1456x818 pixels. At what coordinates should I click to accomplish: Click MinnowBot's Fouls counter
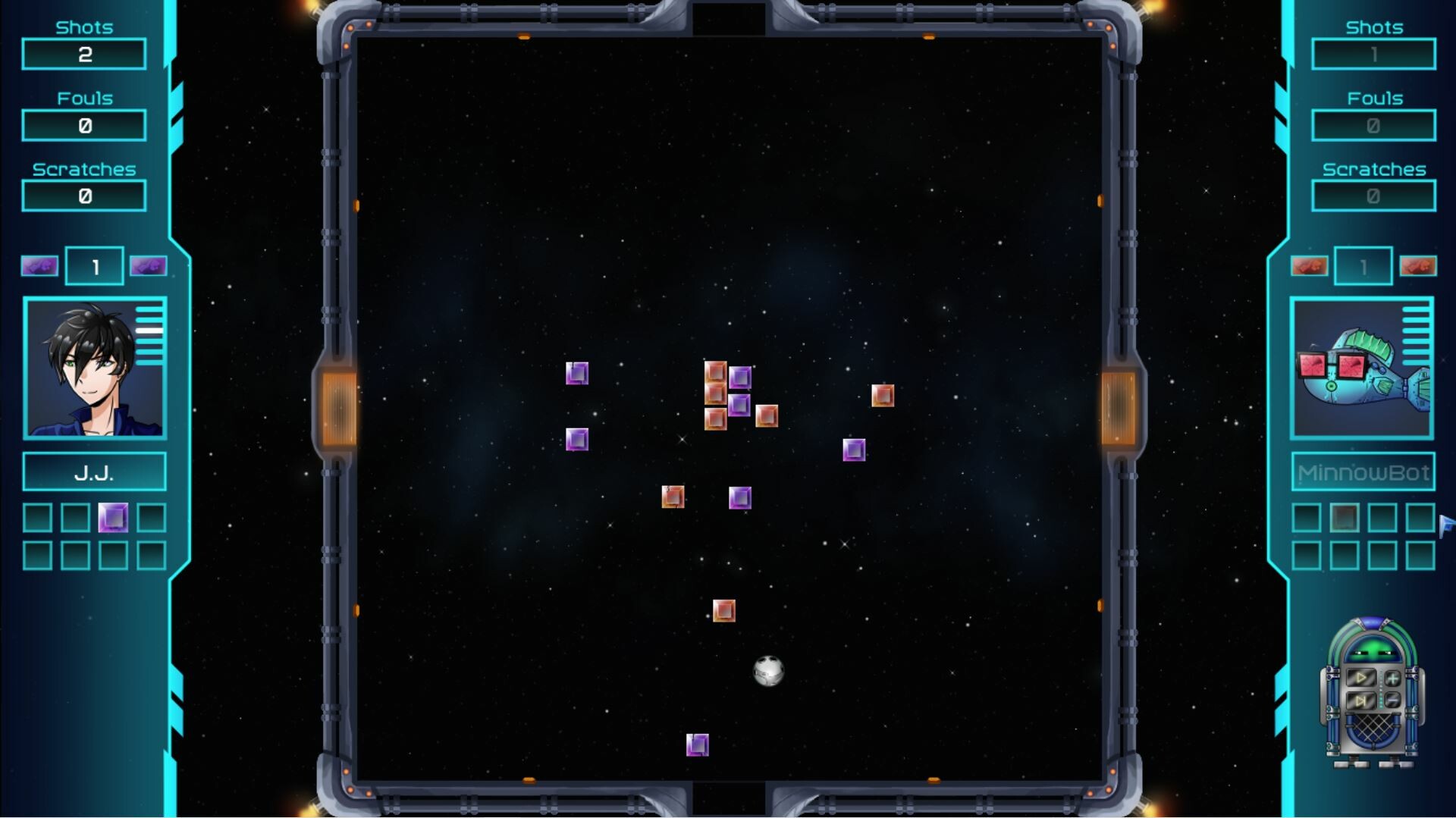coord(1373,124)
